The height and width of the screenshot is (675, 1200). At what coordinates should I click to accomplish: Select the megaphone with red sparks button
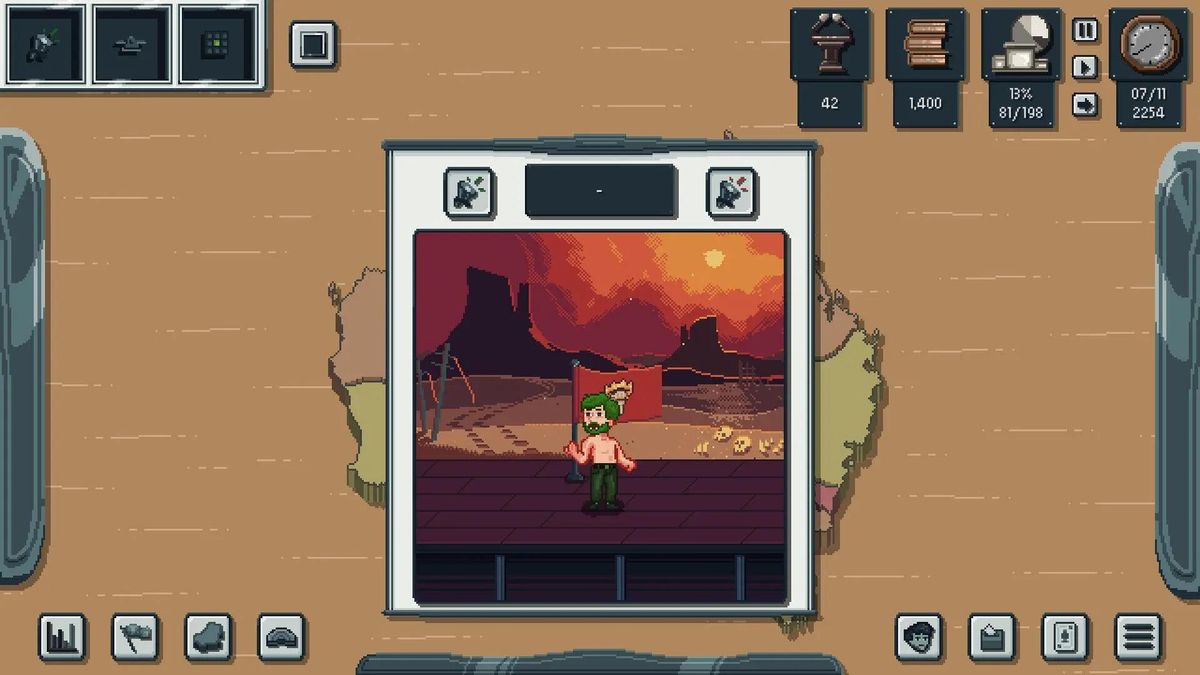732,192
